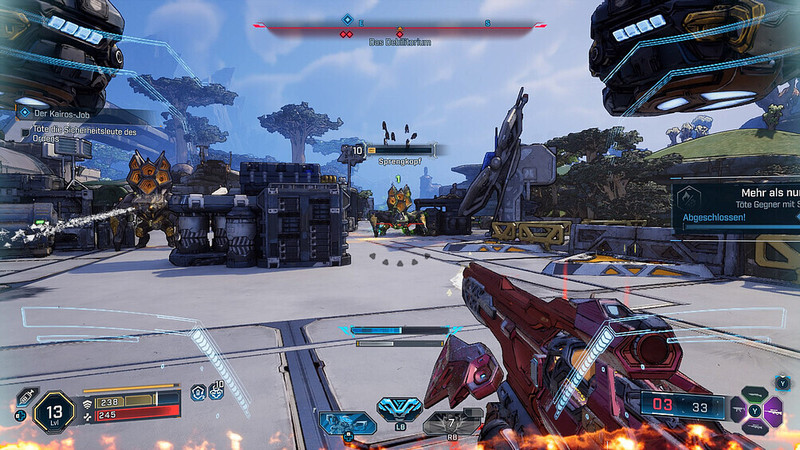Click the compass bar above 'Das Debilitarium'
This screenshot has width=800, height=450.
point(400,28)
